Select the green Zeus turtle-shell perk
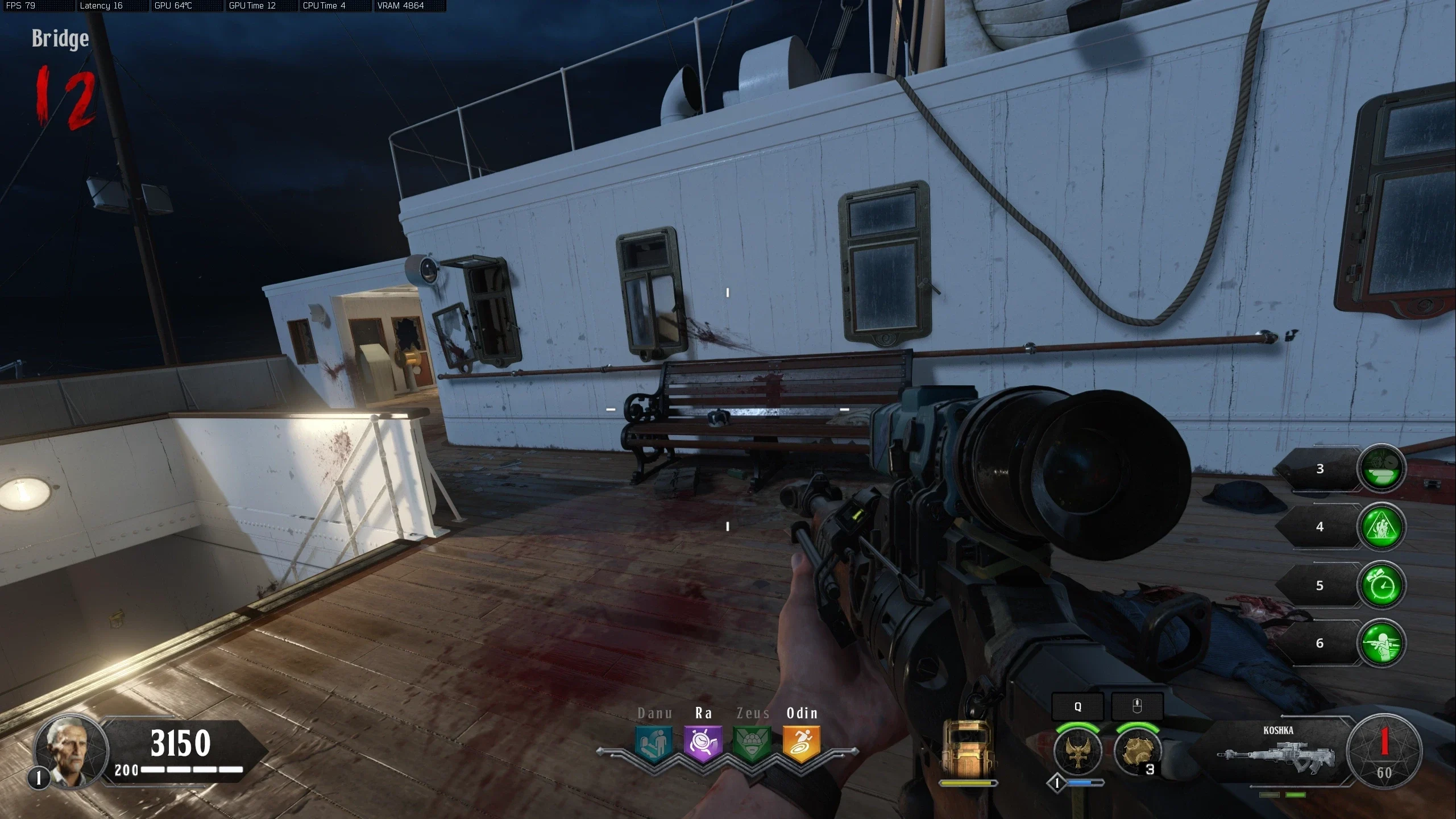 point(752,744)
